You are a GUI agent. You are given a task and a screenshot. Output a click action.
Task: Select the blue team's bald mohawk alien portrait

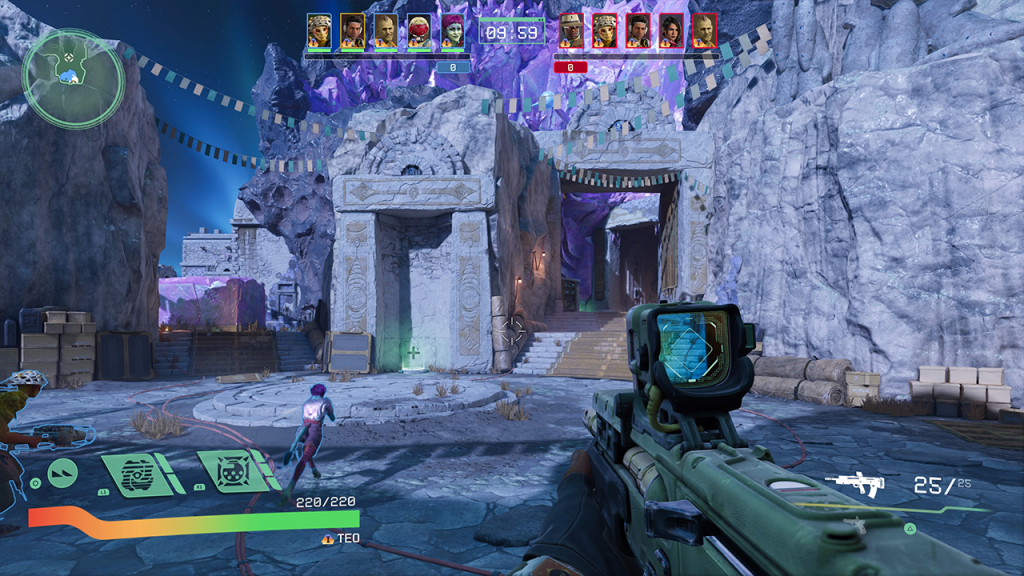[386, 31]
